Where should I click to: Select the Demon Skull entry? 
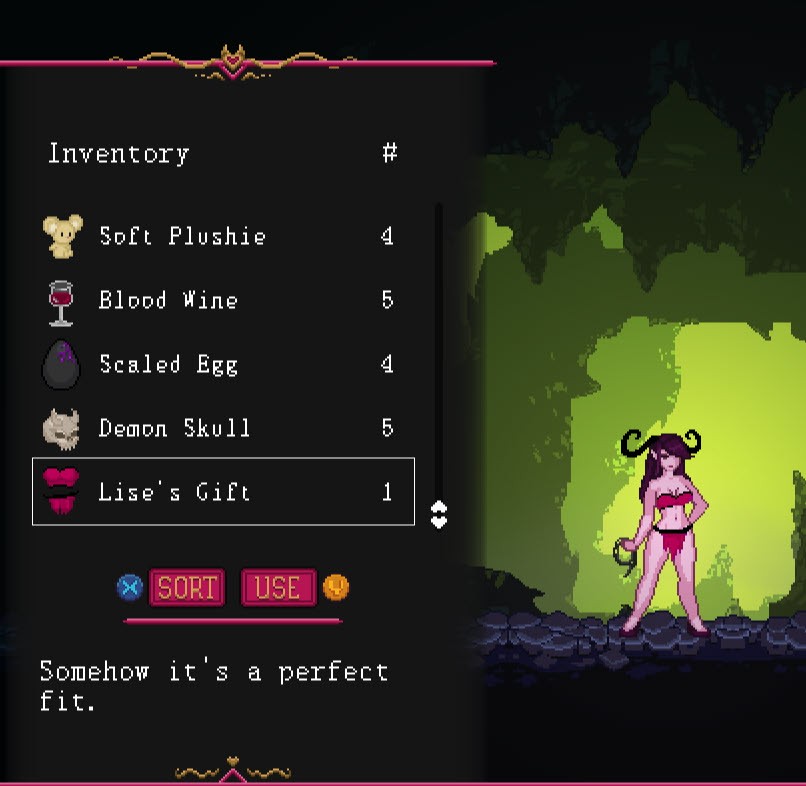point(222,428)
